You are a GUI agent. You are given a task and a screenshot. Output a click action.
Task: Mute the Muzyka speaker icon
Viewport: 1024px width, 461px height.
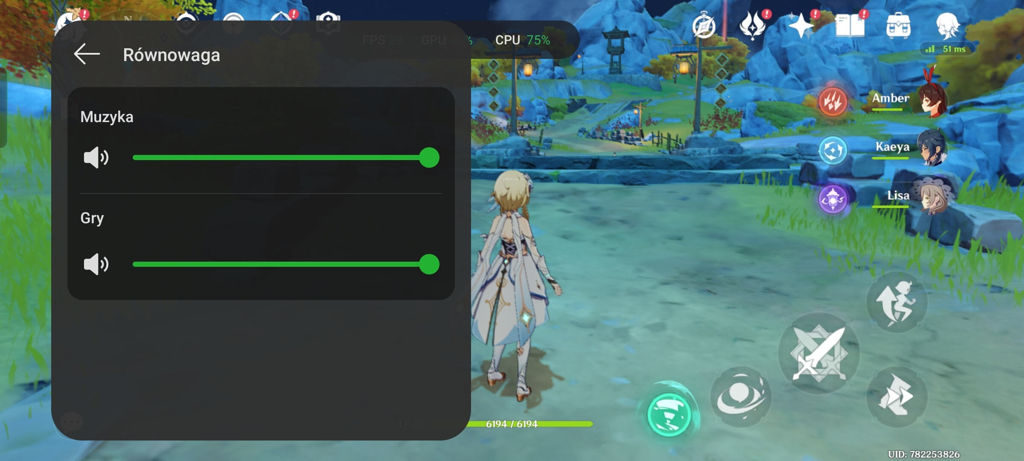pos(96,157)
